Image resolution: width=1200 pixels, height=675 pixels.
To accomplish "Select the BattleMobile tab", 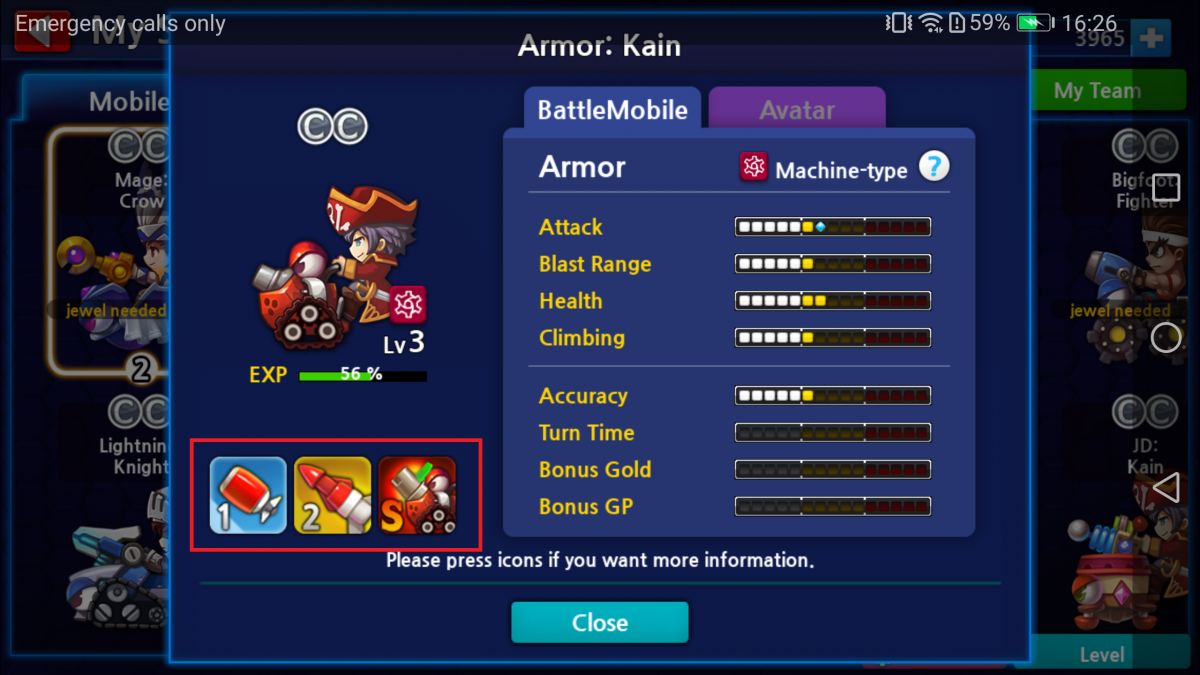I will point(612,109).
